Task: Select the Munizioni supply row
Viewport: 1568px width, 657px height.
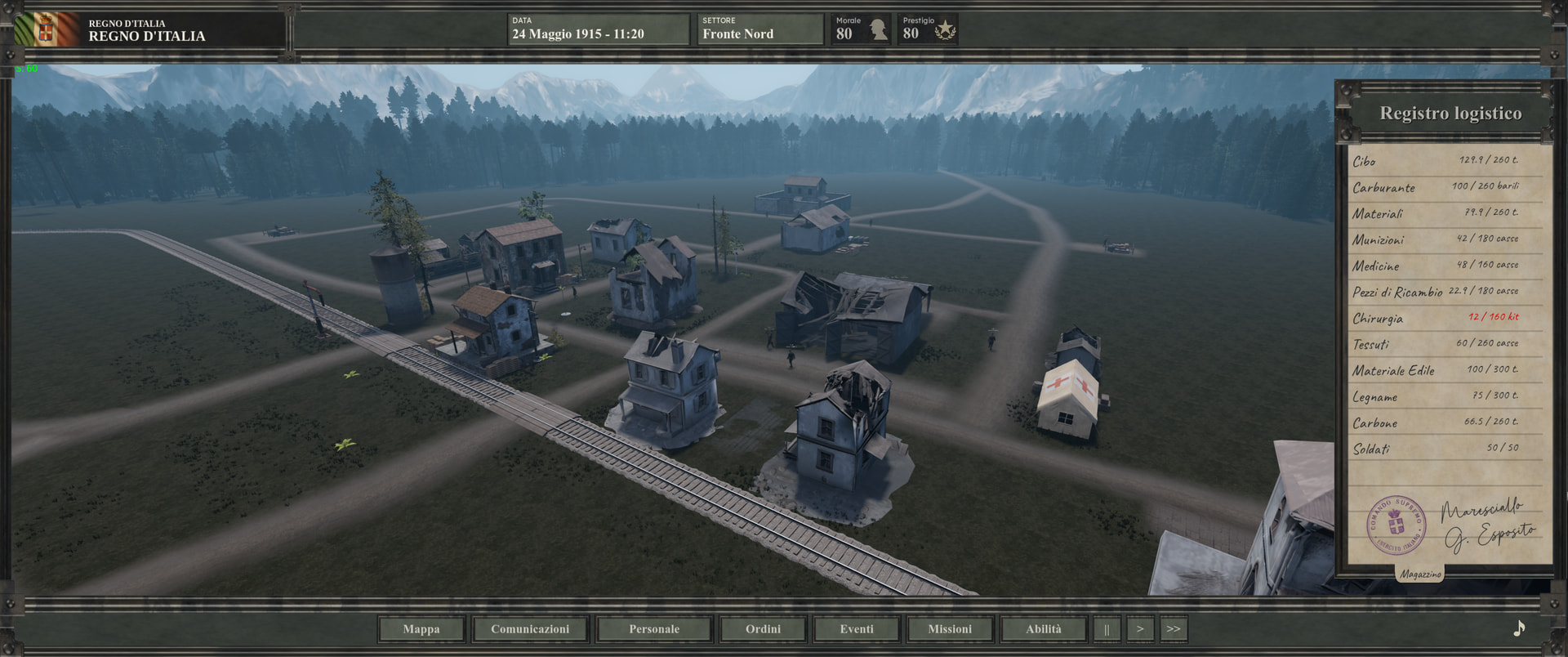Action: point(1435,239)
